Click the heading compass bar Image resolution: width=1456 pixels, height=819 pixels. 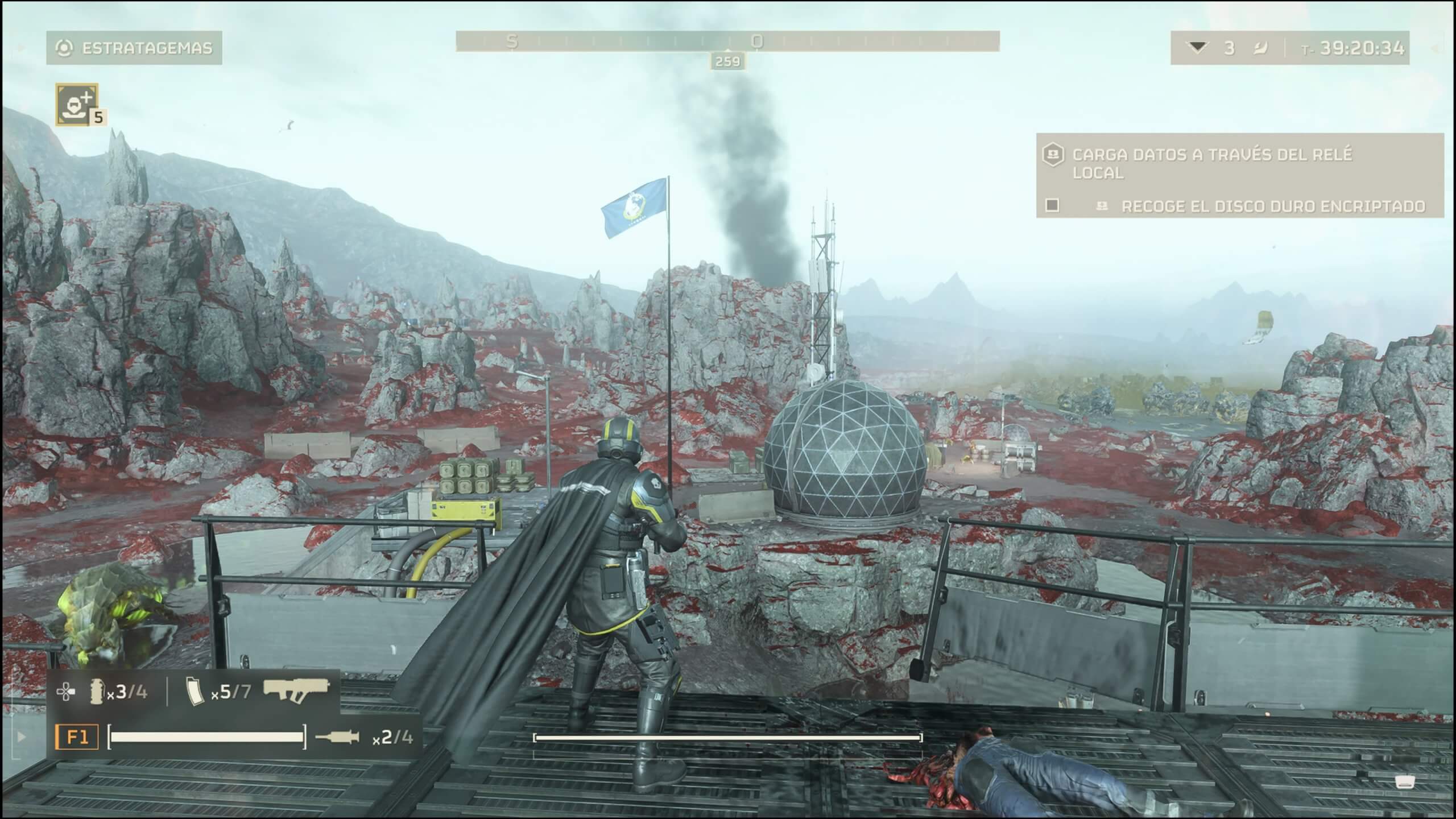coord(727,42)
